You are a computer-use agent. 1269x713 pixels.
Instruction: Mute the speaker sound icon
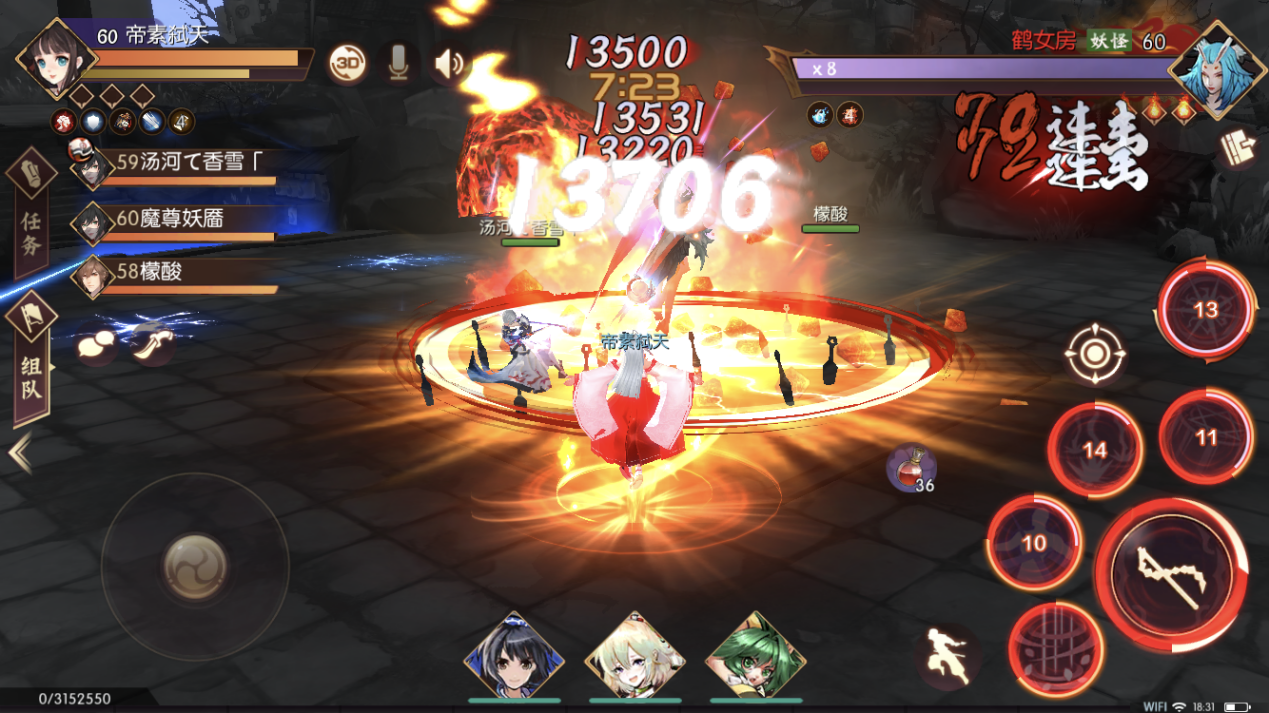coord(449,64)
